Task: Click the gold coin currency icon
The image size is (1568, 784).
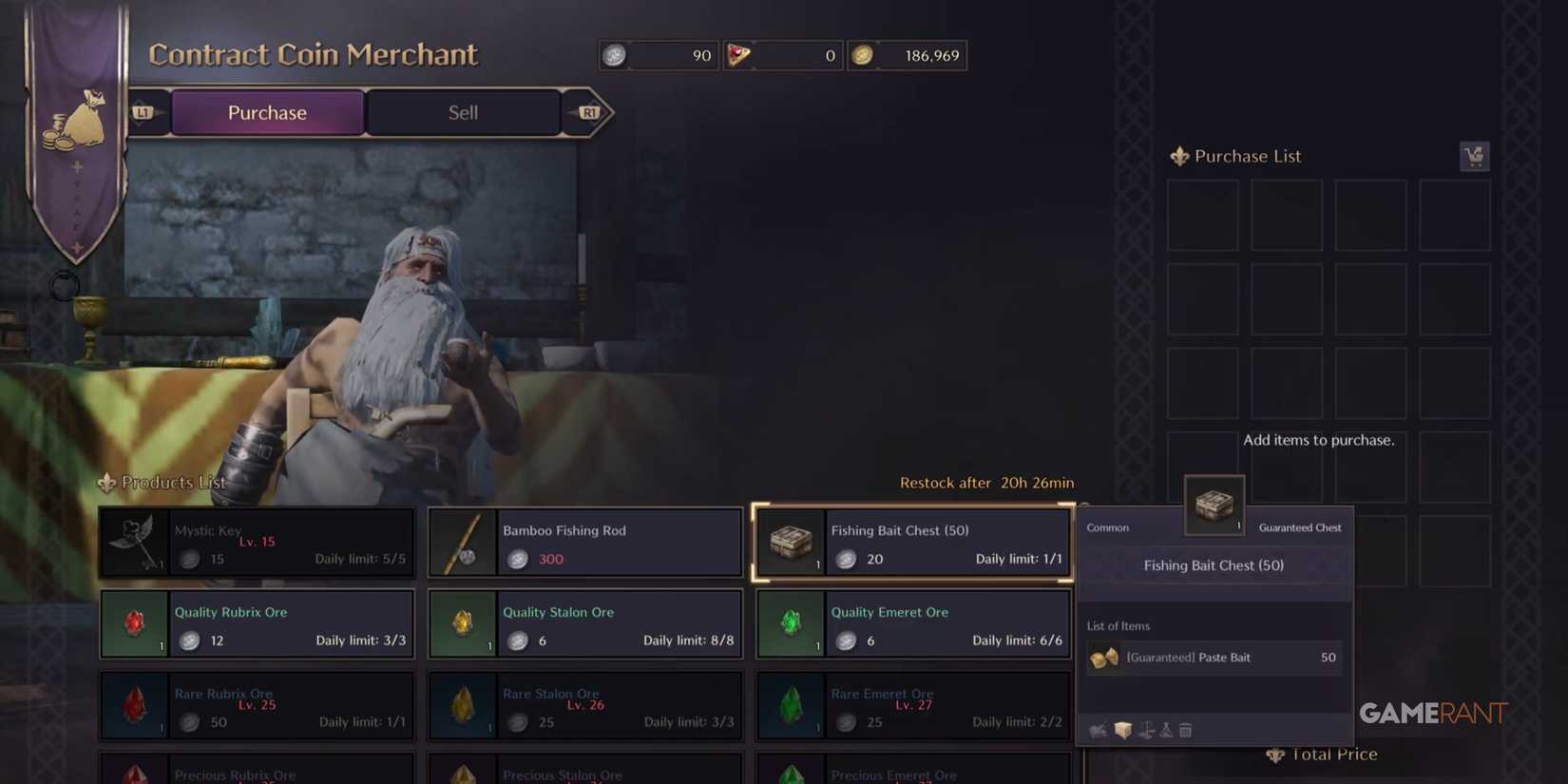Action: click(x=864, y=55)
